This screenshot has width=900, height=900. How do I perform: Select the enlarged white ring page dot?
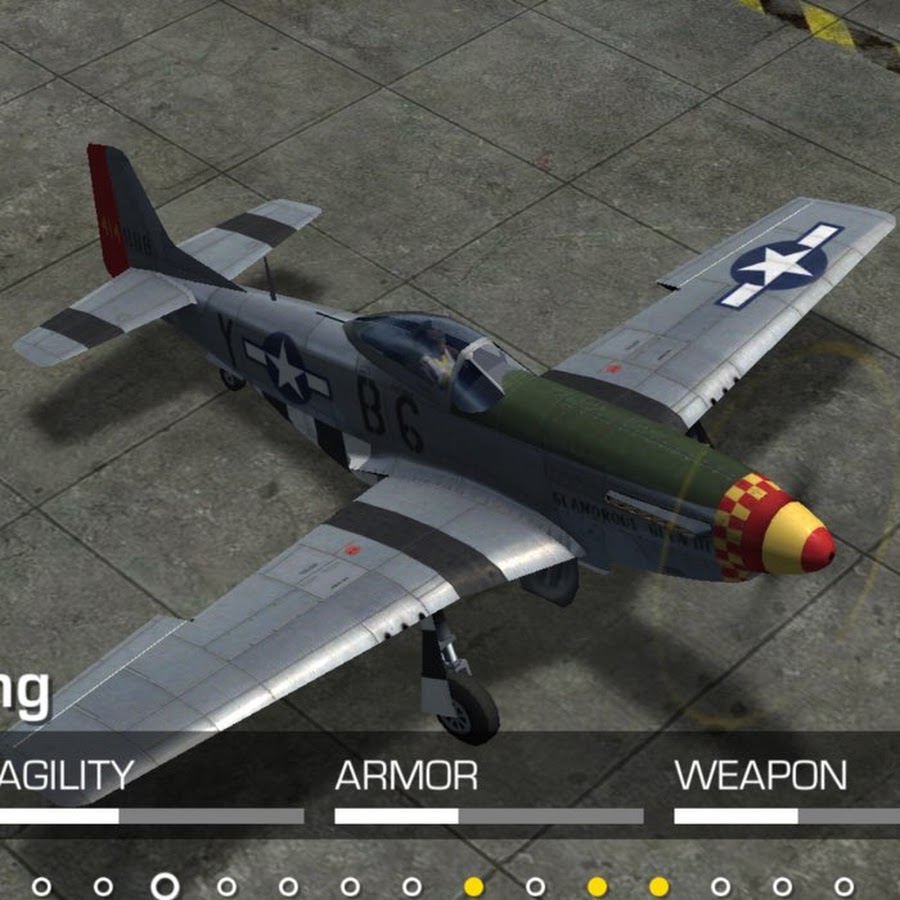165,886
